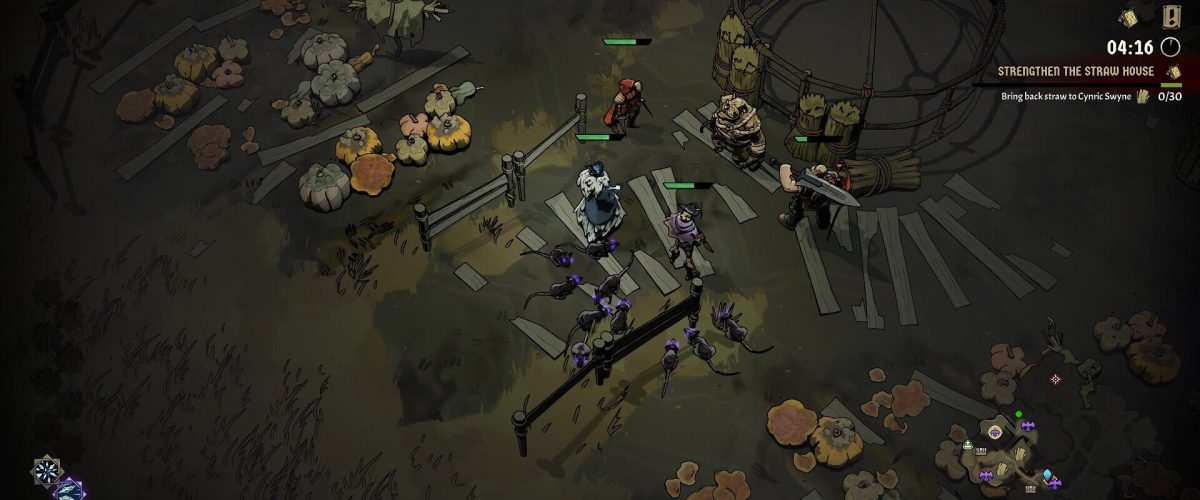The image size is (1200, 500).
Task: Activate the purple-framed feather ability
Action: 69,489
